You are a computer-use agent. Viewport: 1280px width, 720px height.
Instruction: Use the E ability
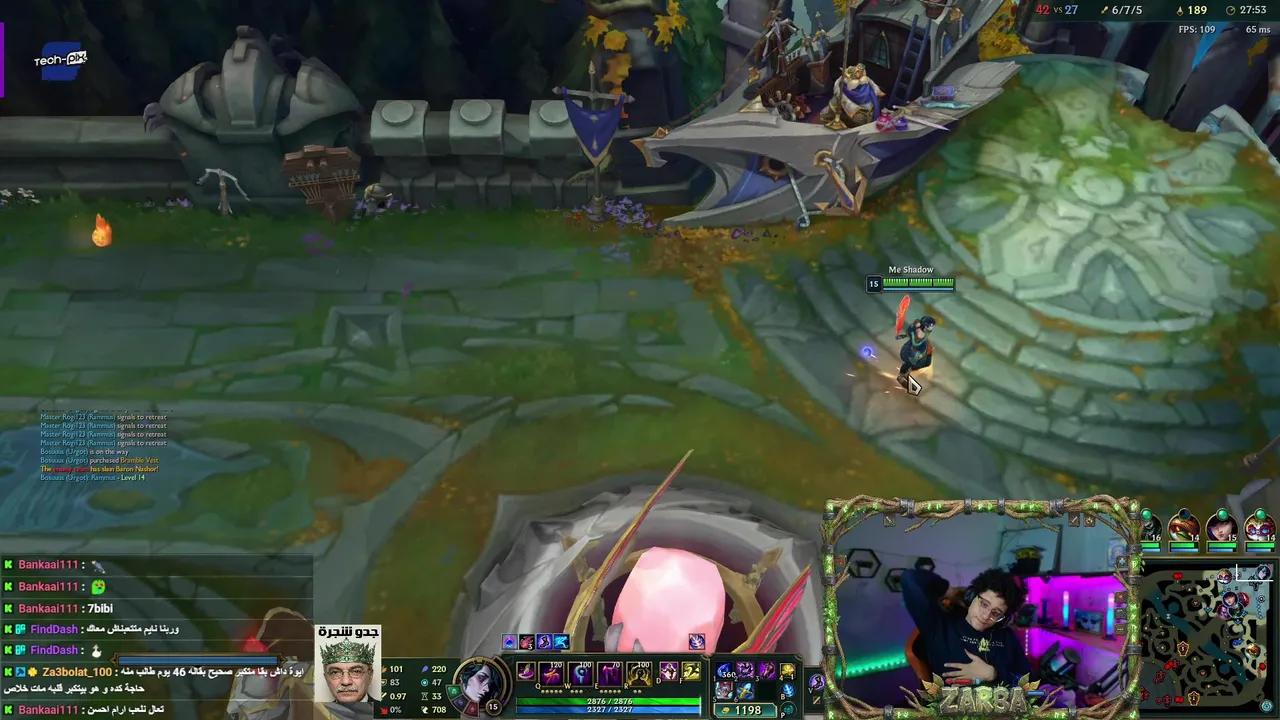611,673
